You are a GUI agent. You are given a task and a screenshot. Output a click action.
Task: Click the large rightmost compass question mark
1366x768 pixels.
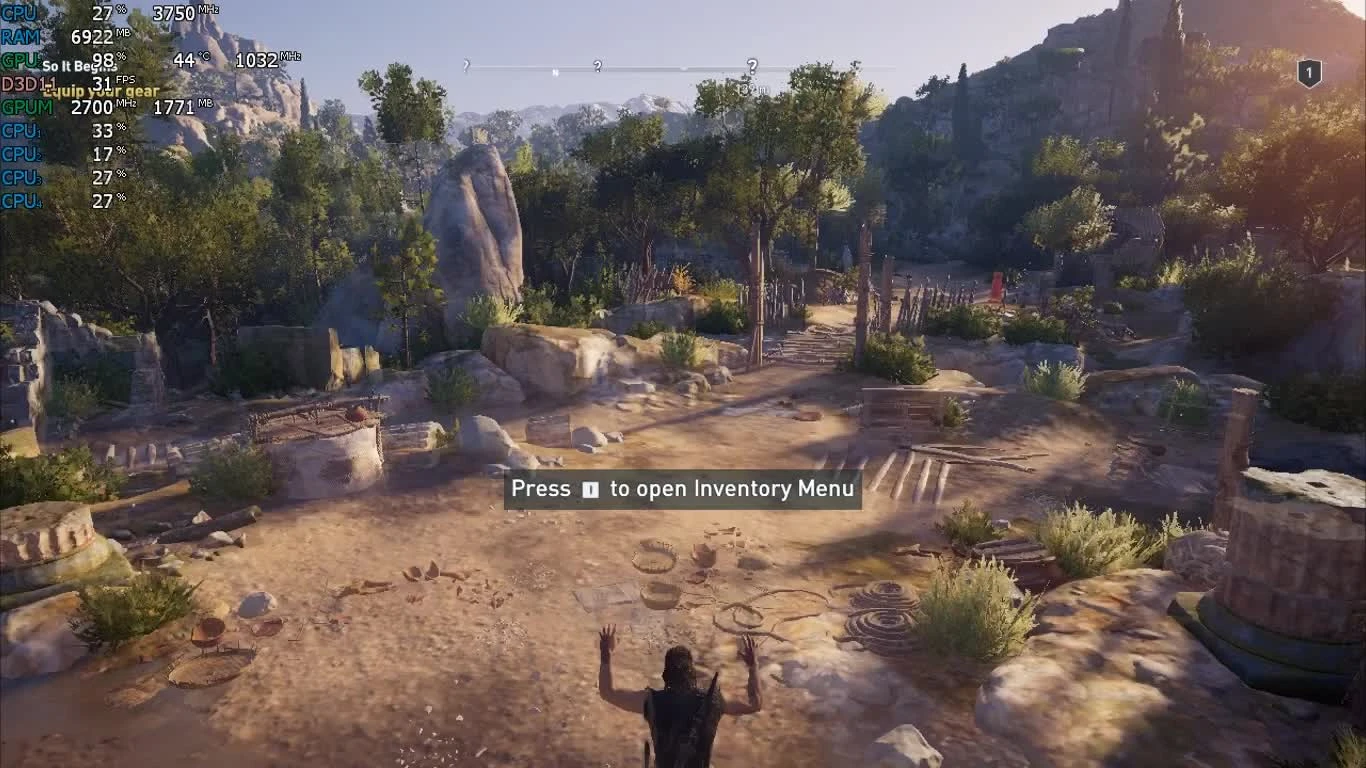tap(753, 66)
